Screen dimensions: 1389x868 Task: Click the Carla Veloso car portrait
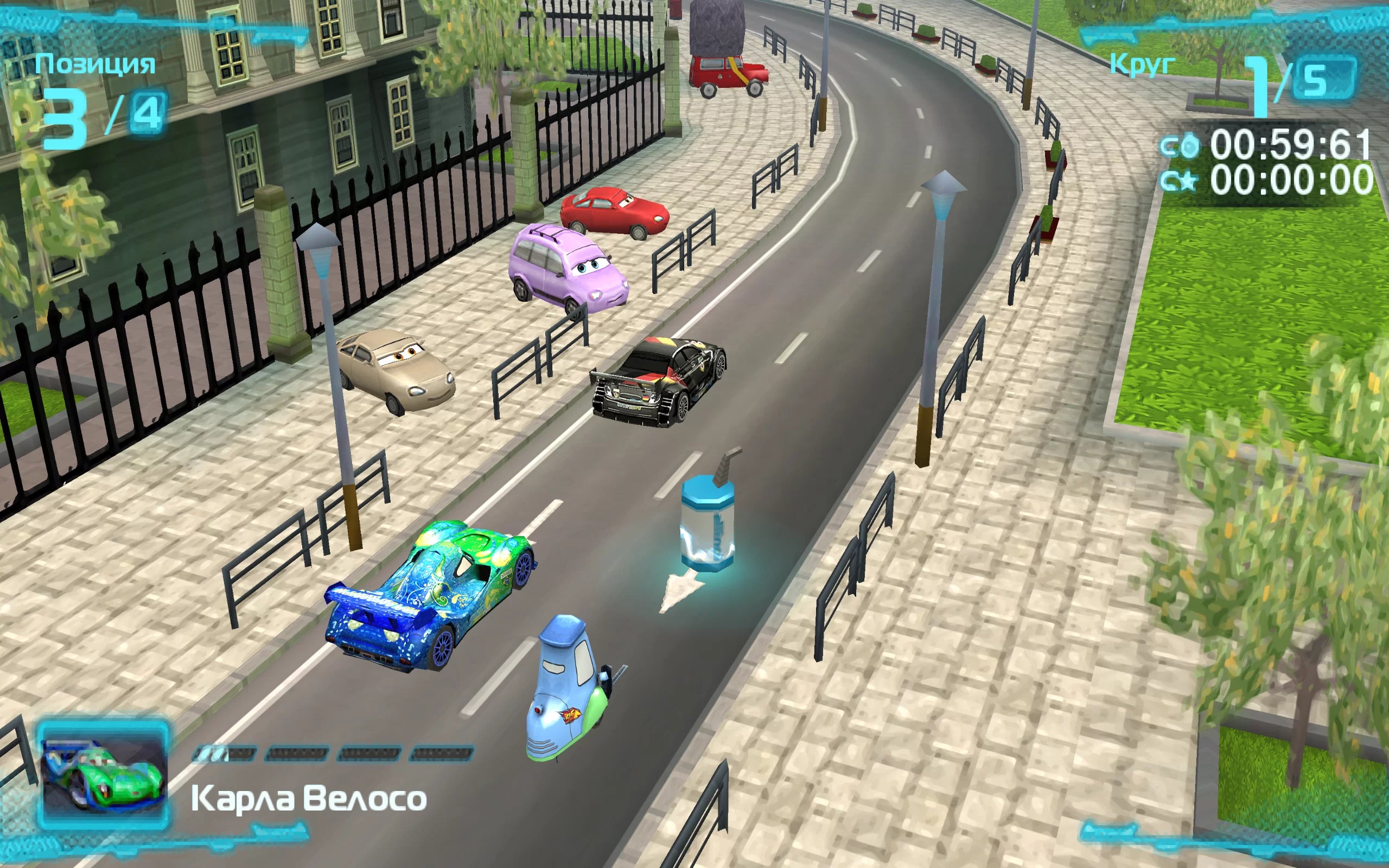(x=103, y=776)
